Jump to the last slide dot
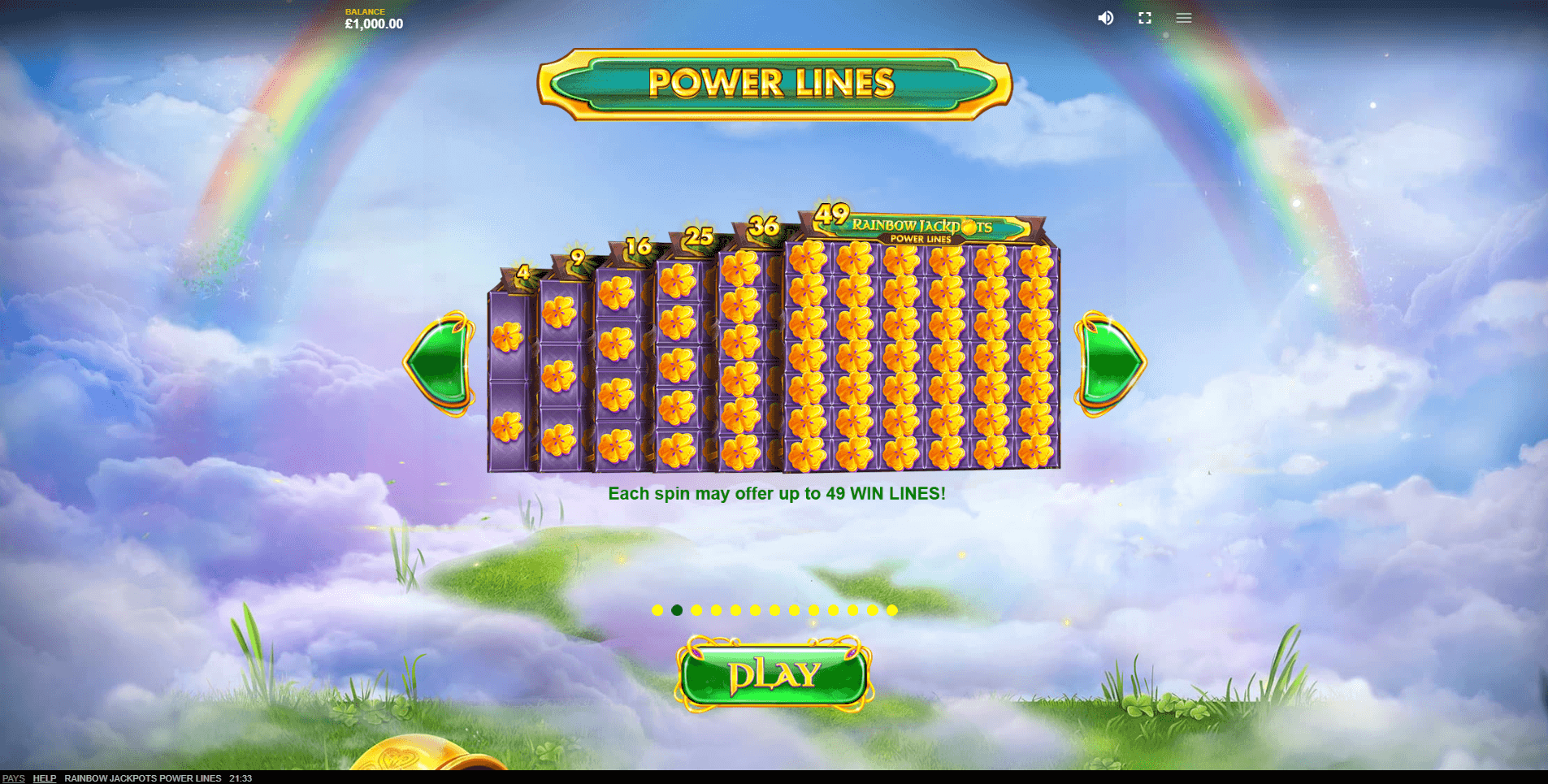 pyautogui.click(x=892, y=610)
